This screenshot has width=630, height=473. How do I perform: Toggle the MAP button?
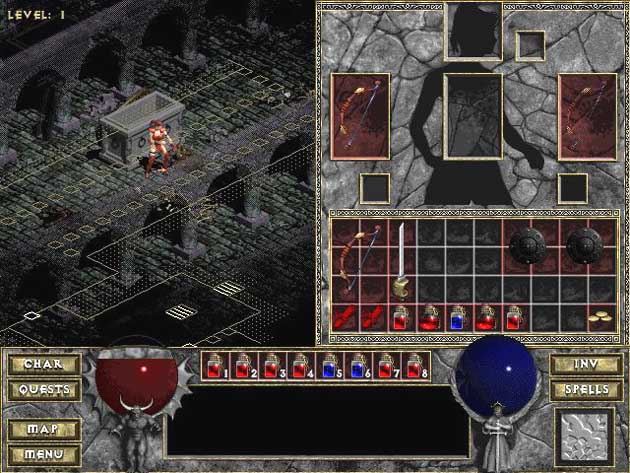pos(44,430)
